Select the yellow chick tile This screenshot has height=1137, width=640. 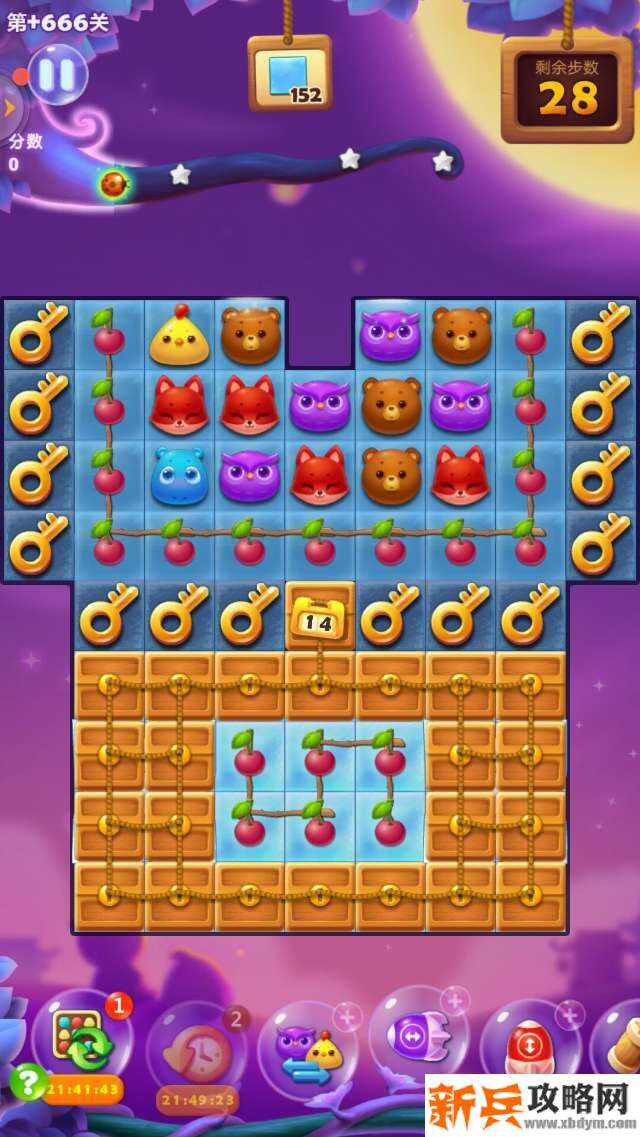179,336
